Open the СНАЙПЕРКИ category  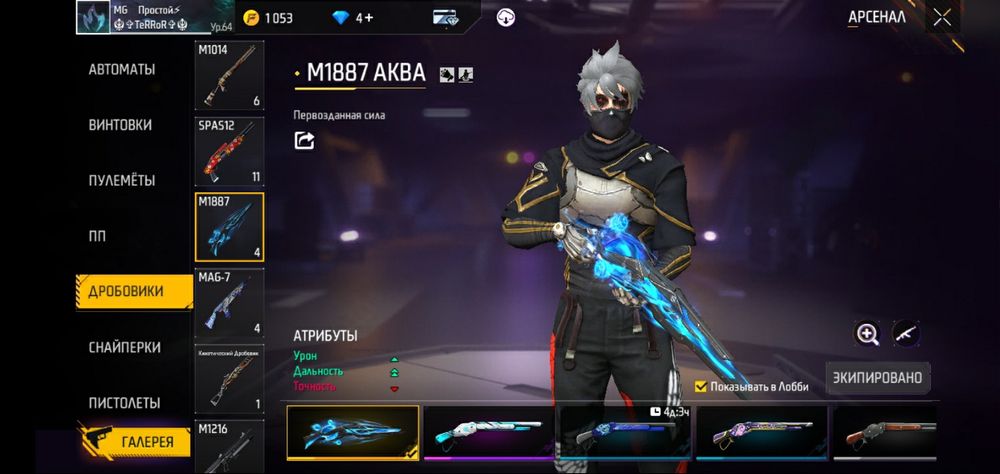pos(124,347)
